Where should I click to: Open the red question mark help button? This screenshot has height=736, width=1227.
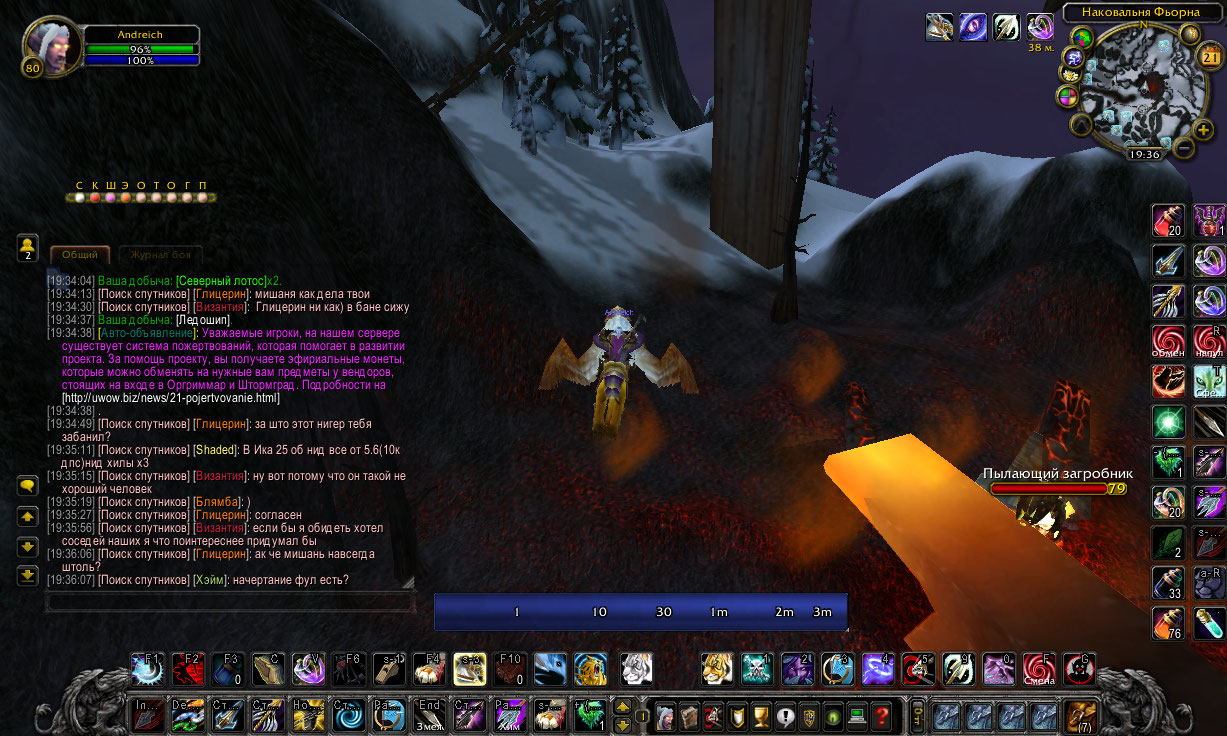881,716
